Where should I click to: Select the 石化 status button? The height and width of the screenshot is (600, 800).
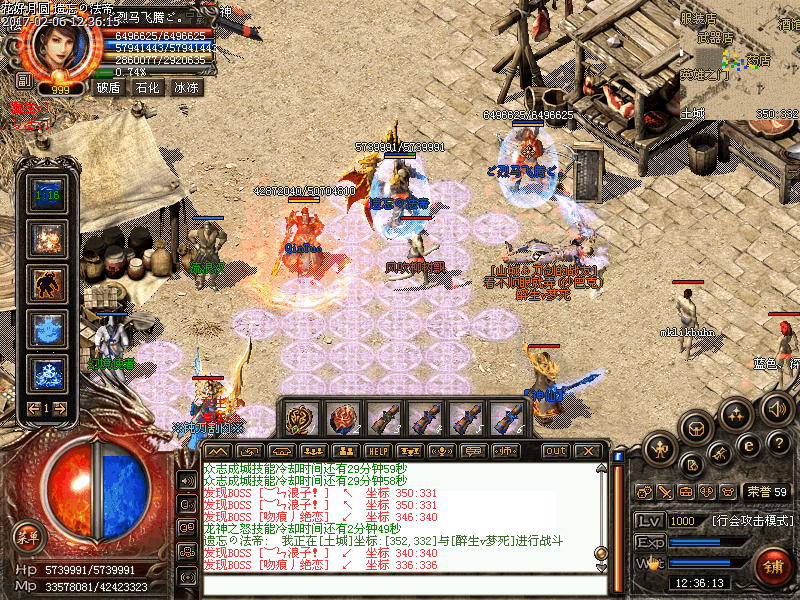click(x=148, y=87)
